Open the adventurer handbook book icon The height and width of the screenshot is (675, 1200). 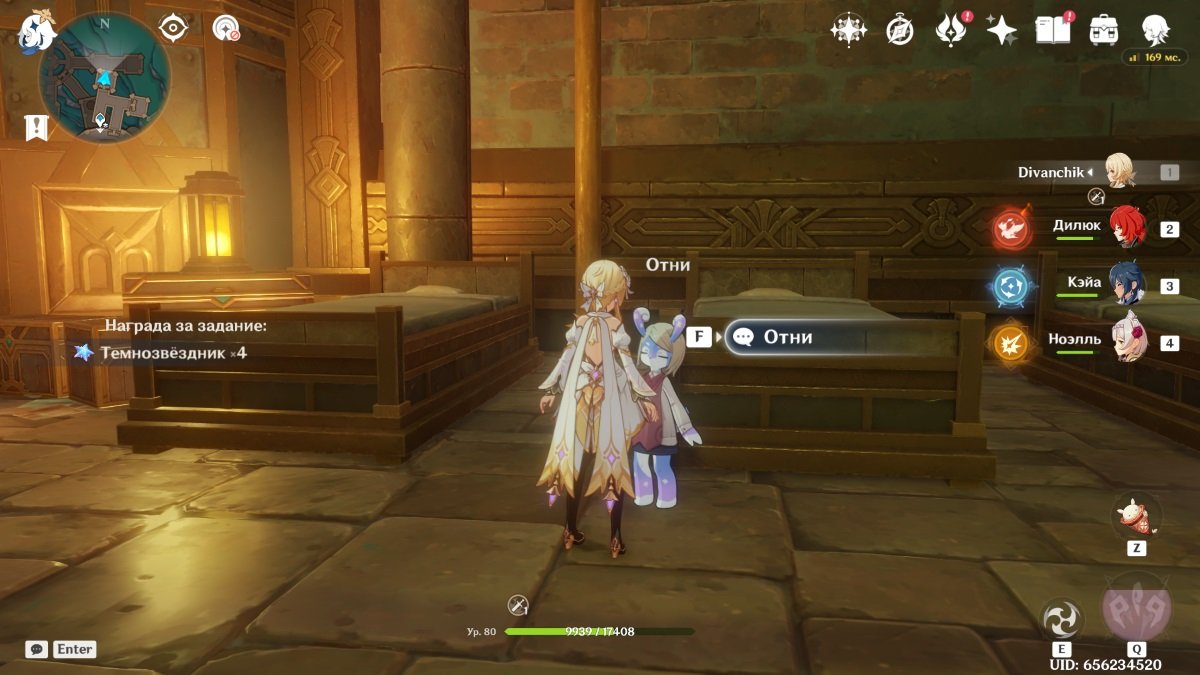pyautogui.click(x=1052, y=31)
